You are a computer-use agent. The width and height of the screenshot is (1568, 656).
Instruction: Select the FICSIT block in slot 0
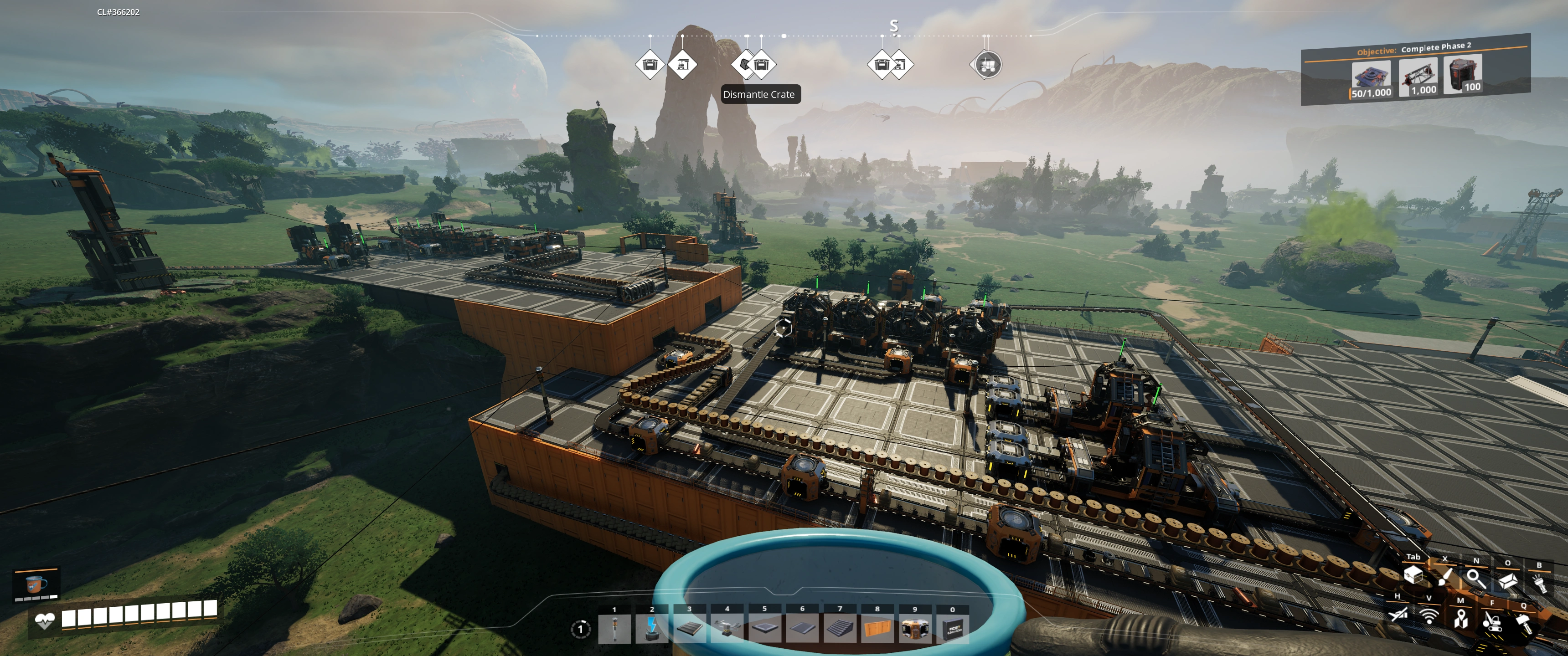pos(952,628)
